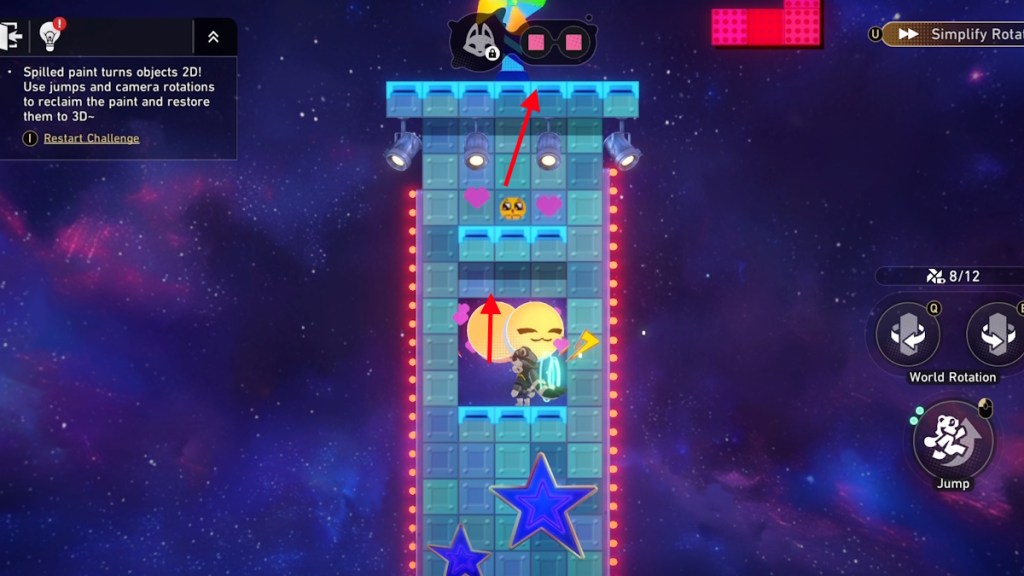The height and width of the screenshot is (576, 1024).
Task: Open the lightbulb hint icon
Action: click(50, 37)
